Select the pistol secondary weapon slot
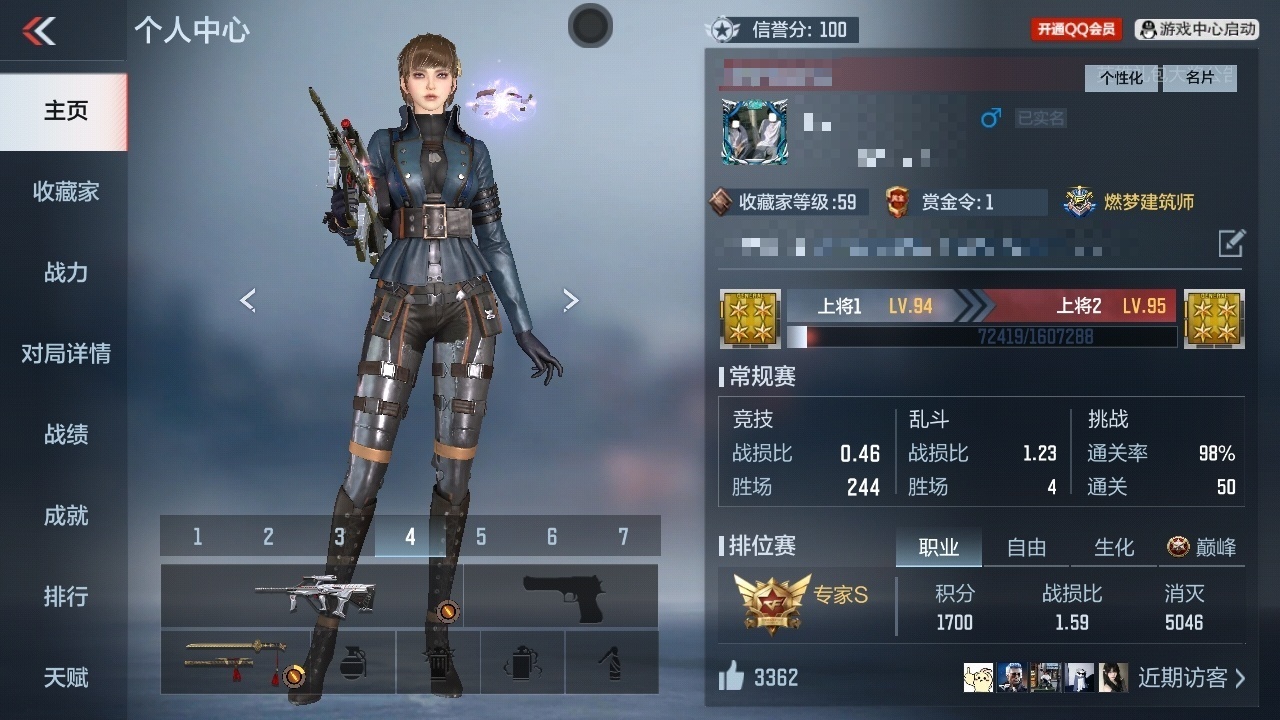 click(x=560, y=595)
